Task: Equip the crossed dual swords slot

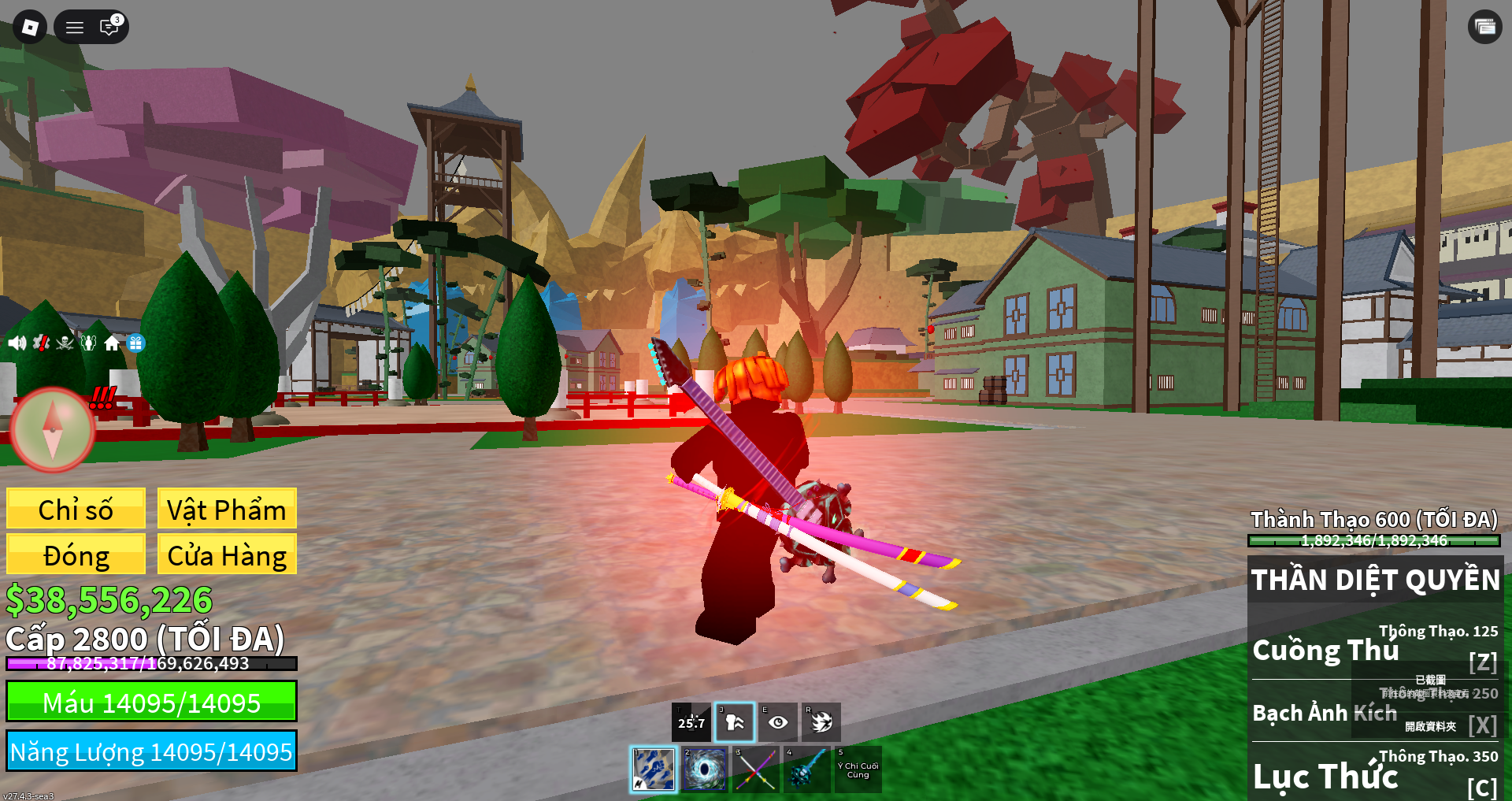Action: (755, 769)
